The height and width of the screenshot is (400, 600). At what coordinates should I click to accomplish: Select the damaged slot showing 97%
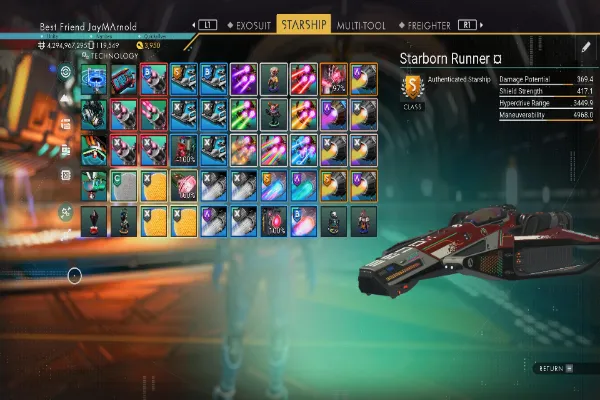(334, 80)
